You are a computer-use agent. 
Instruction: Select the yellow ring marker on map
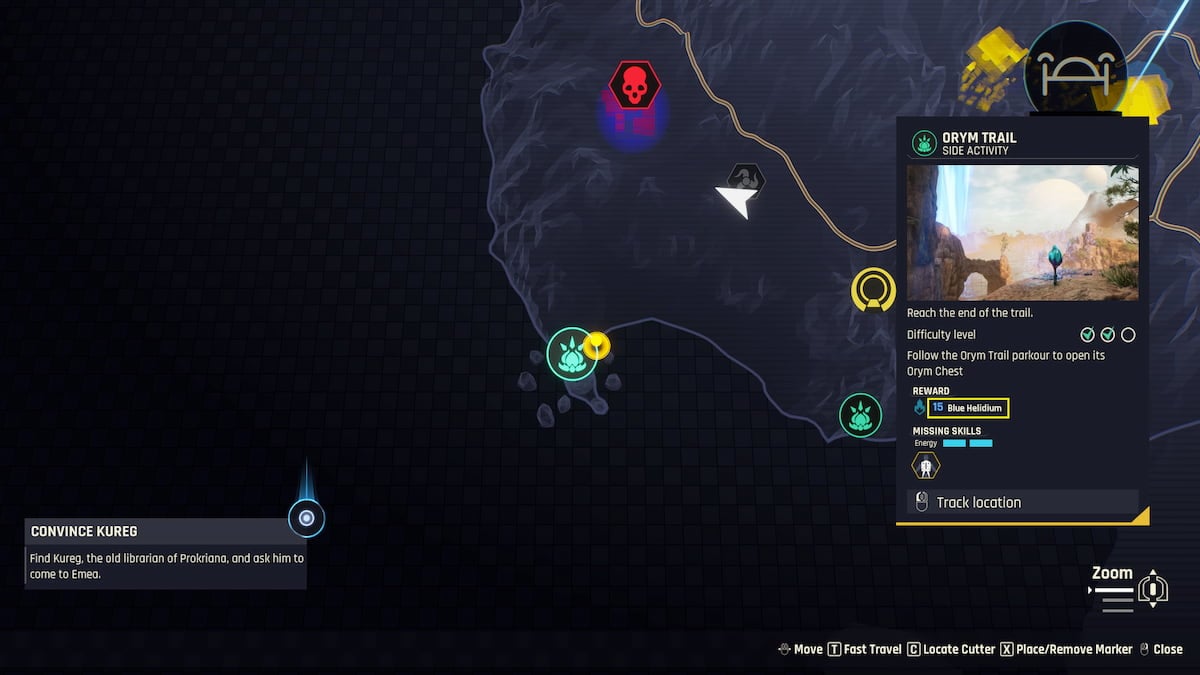873,290
